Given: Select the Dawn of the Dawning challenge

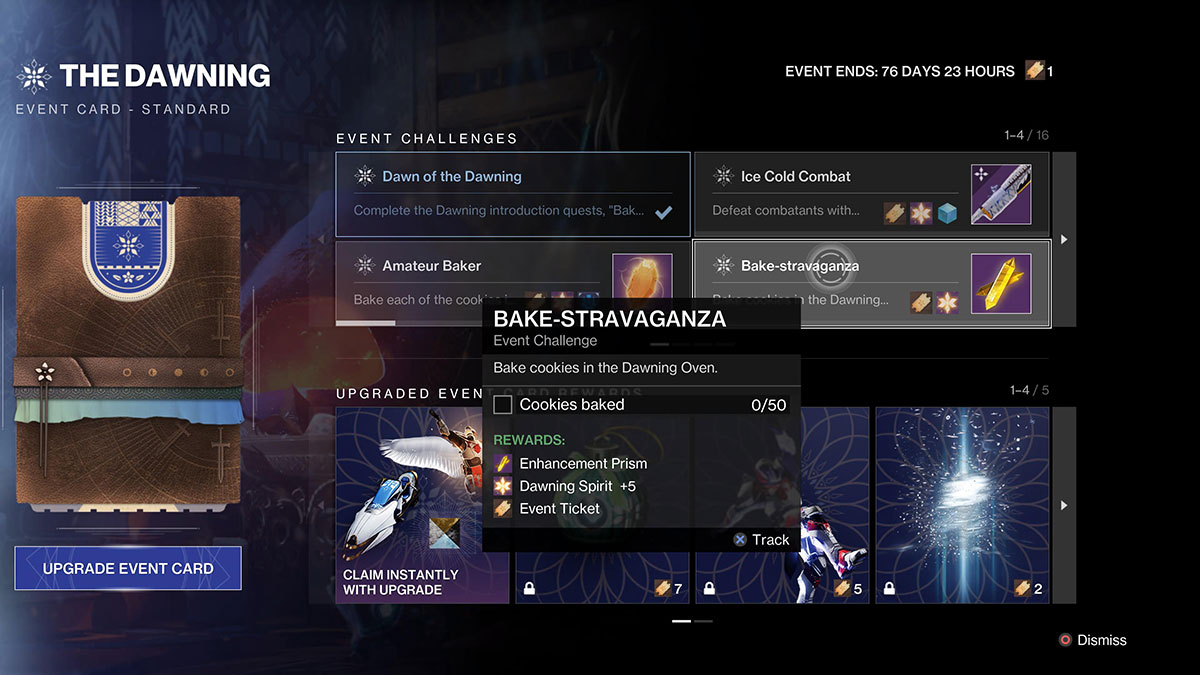Looking at the screenshot, I should (x=513, y=194).
